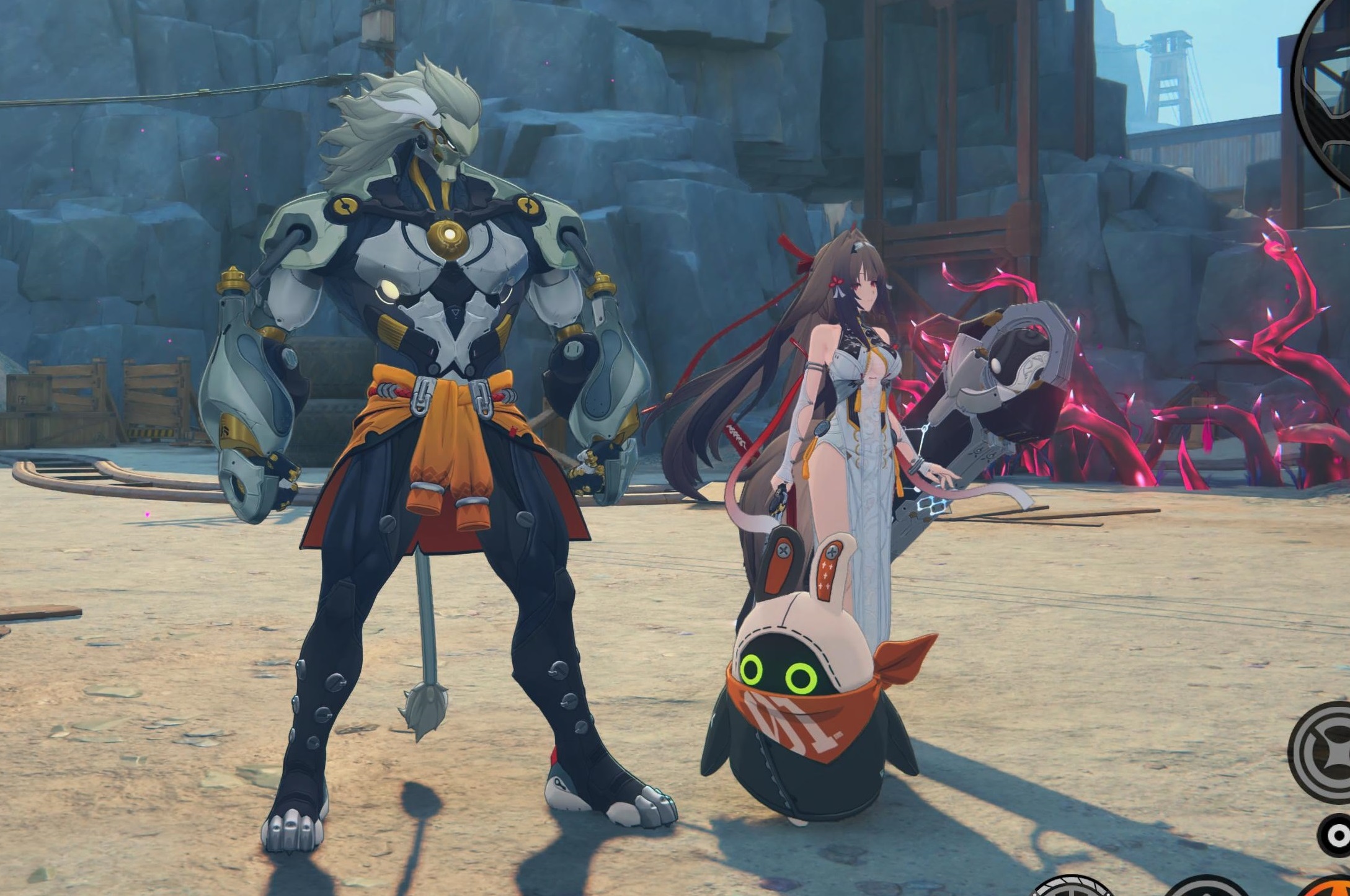
Task: Tap the plain grey round button at bottom edge
Action: point(1206,889)
